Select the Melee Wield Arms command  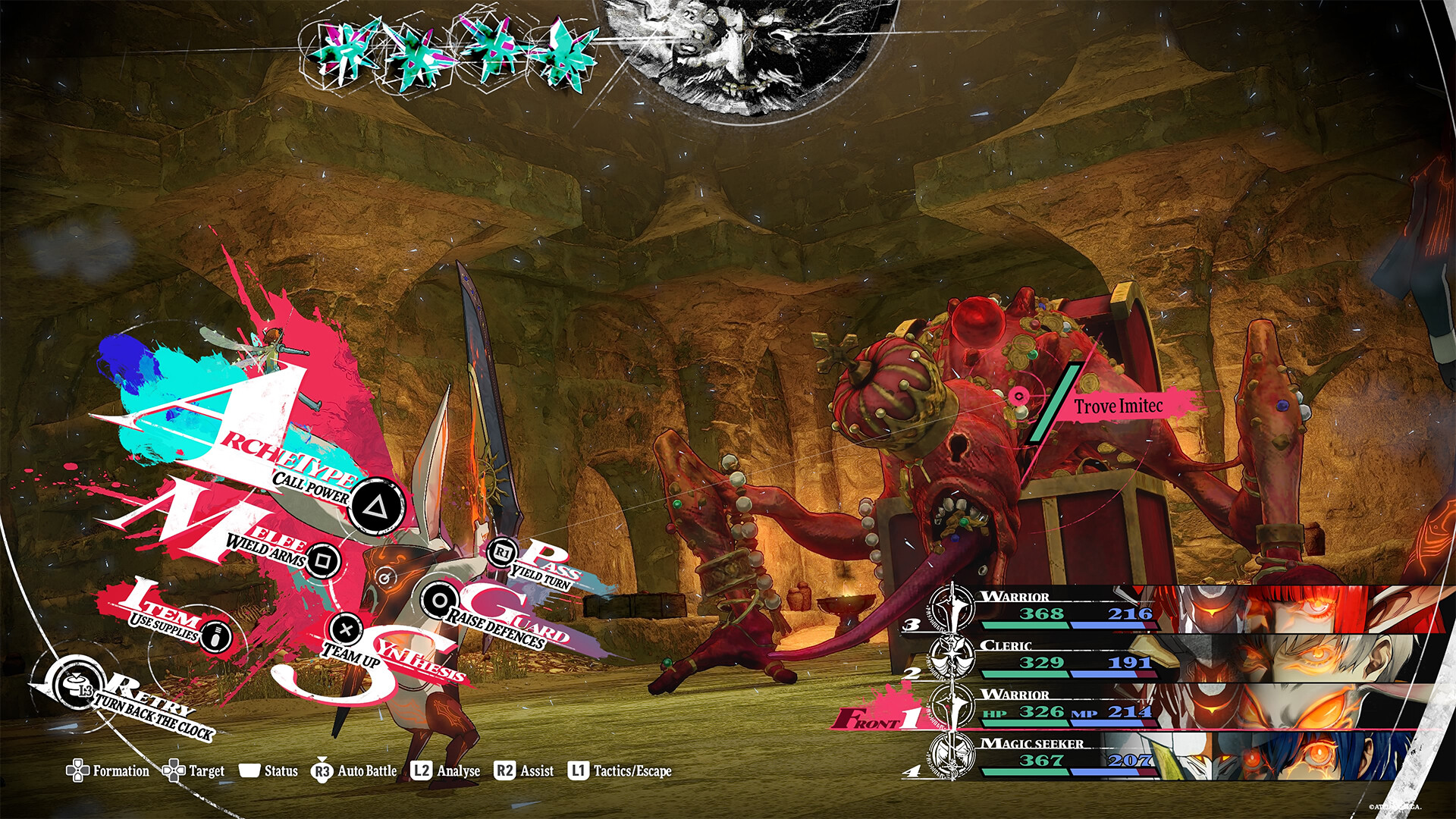323,560
